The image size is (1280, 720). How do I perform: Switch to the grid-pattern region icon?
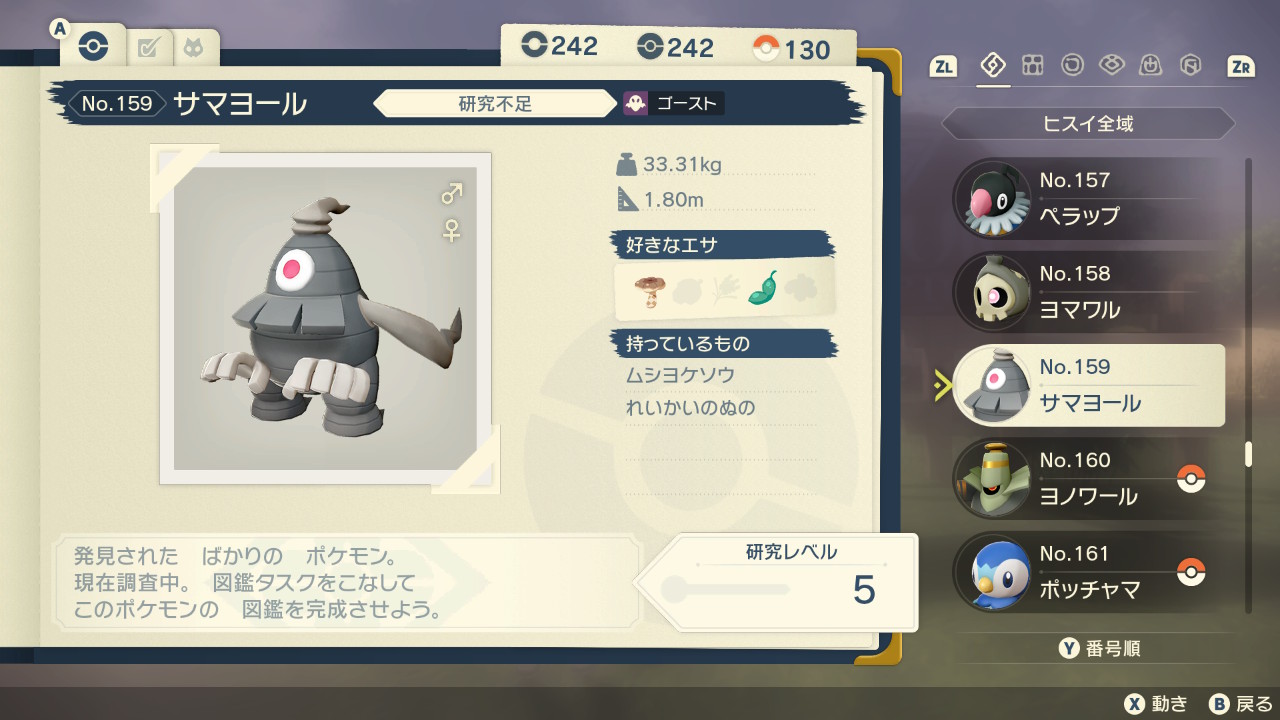[1033, 66]
